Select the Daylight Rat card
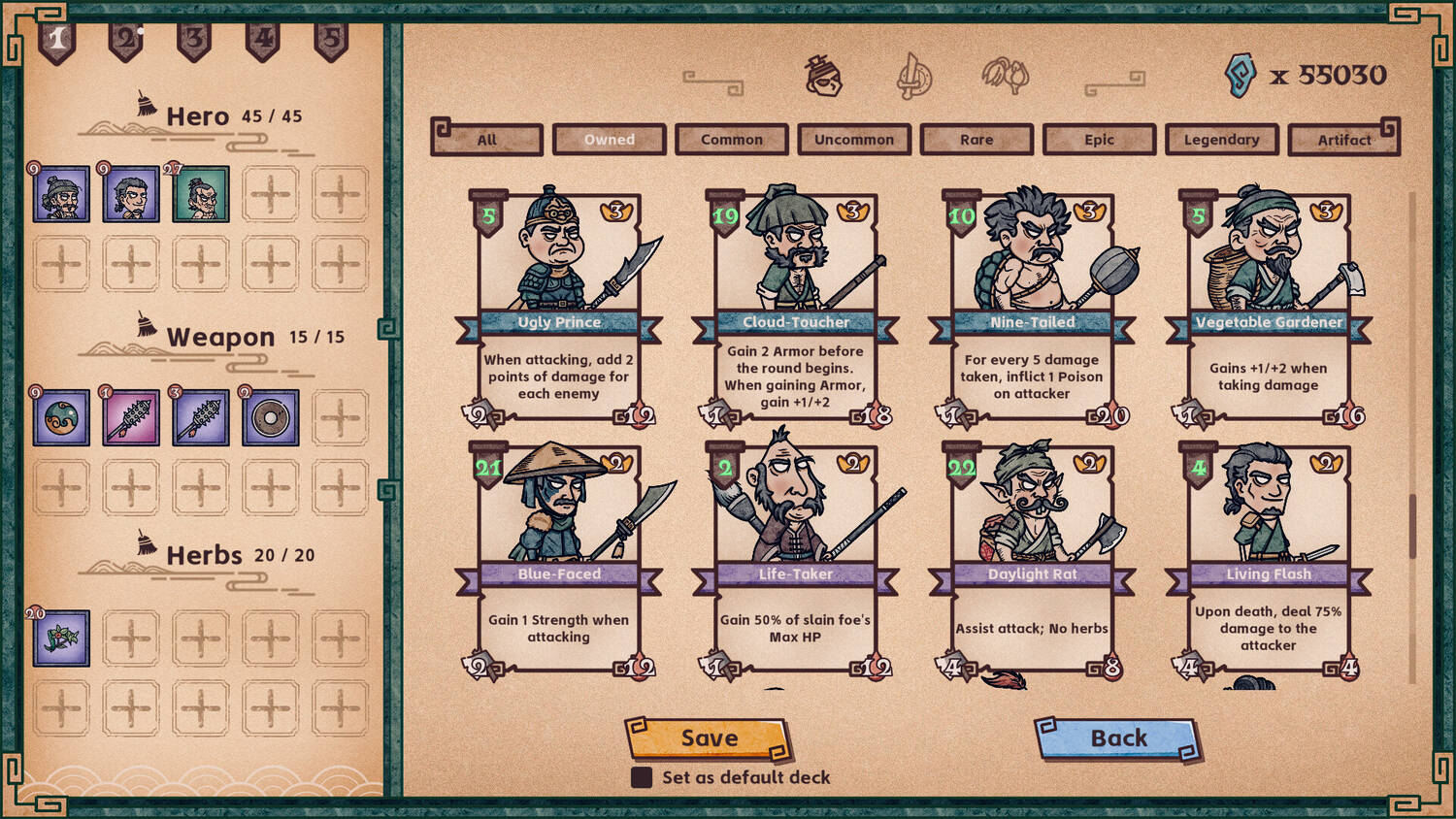1456x819 pixels. coord(1033,559)
